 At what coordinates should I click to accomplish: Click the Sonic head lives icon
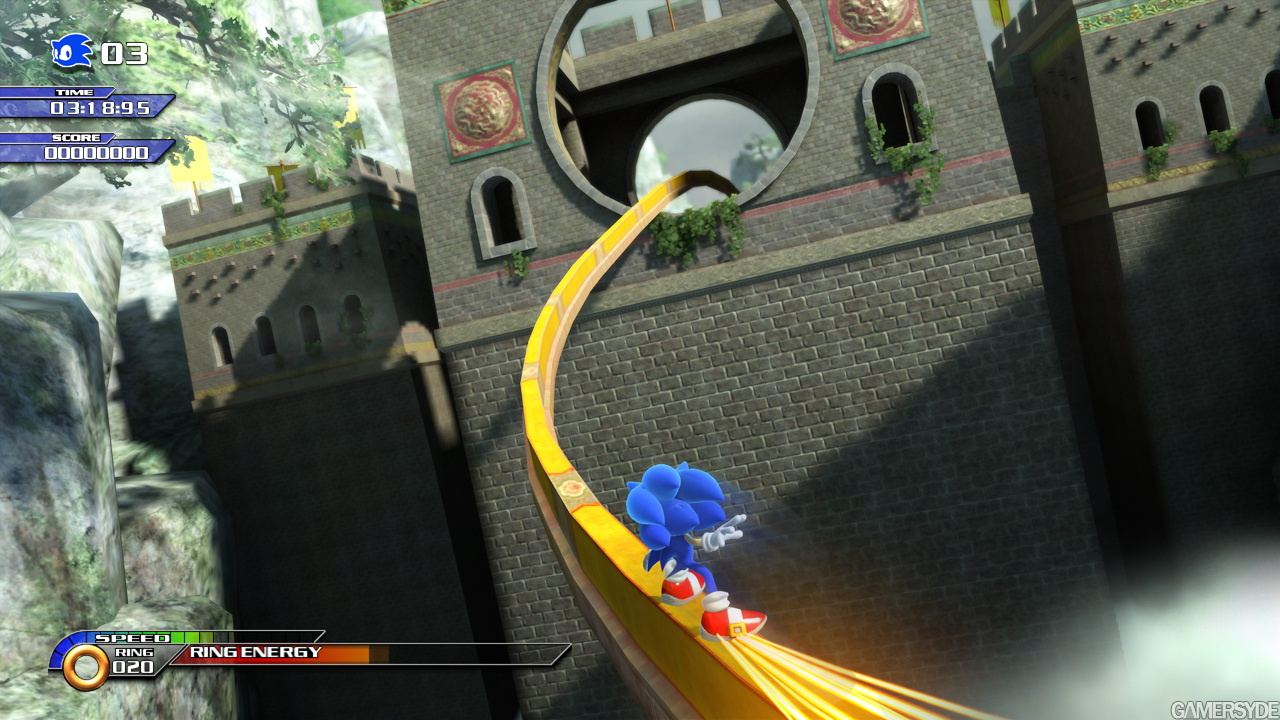pos(72,51)
